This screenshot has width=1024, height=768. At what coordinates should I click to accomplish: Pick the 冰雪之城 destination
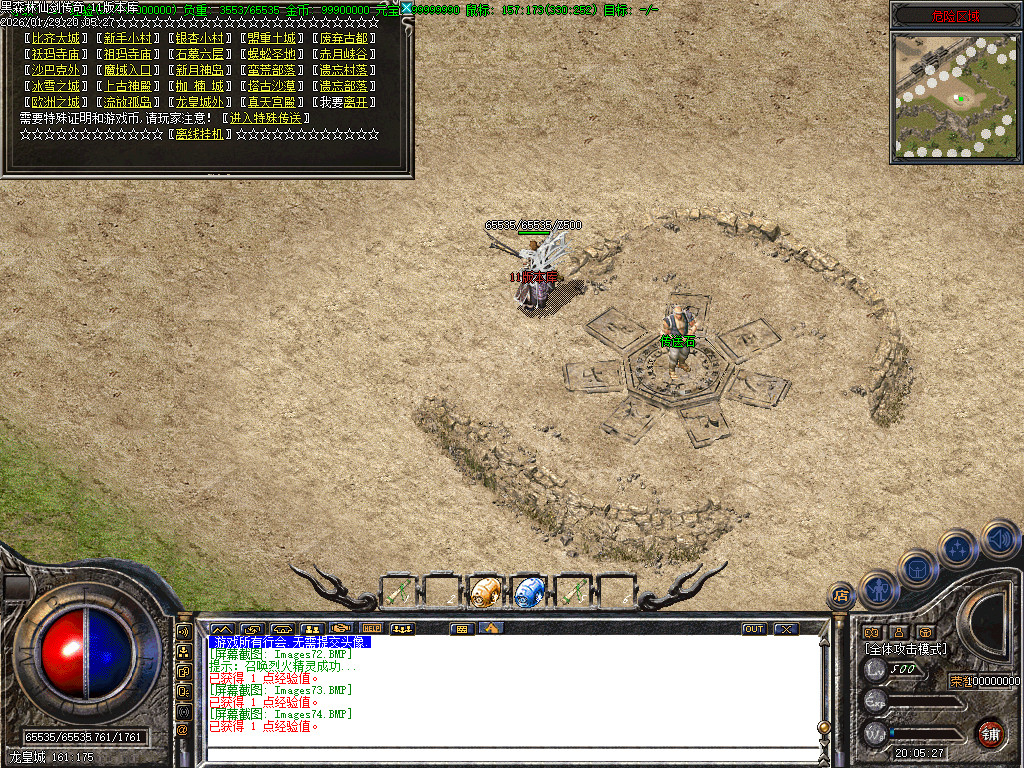[55, 86]
